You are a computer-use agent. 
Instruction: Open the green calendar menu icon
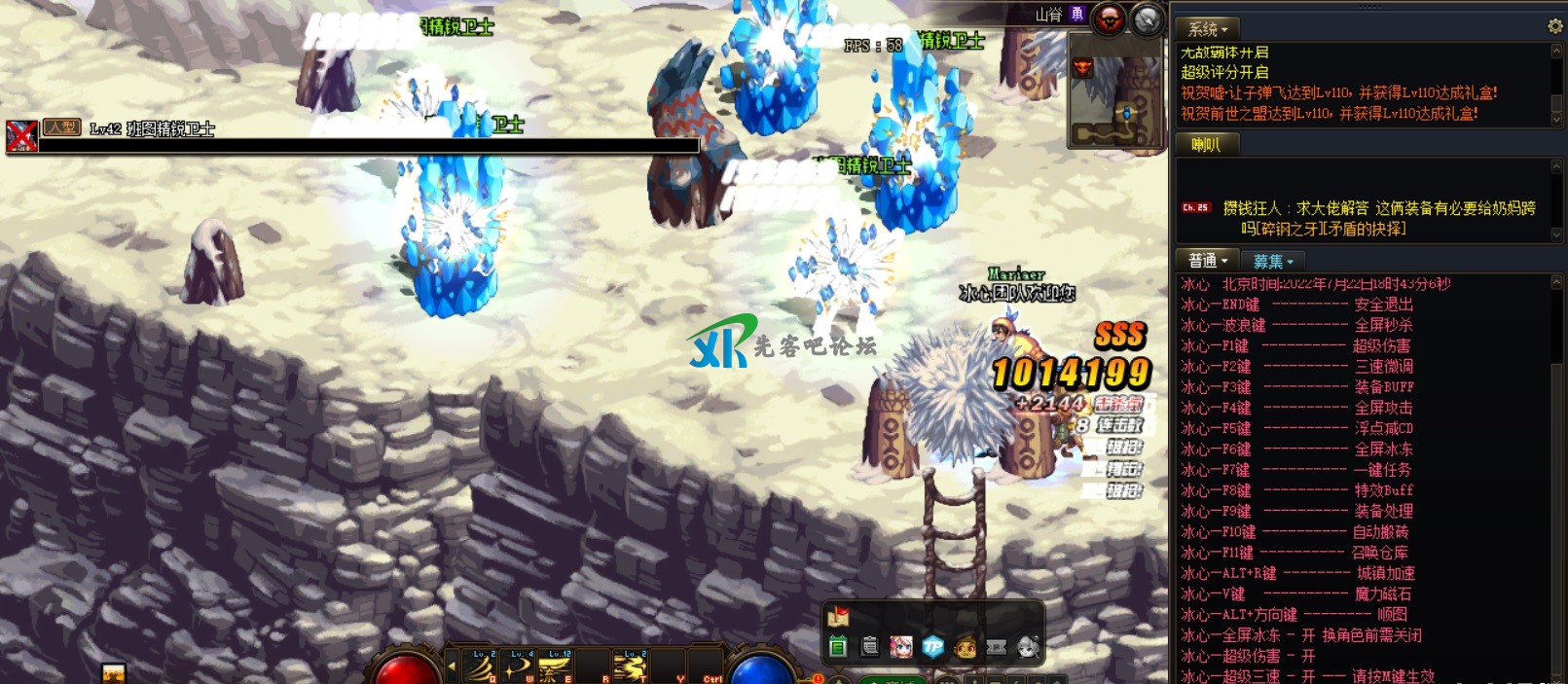click(x=838, y=646)
